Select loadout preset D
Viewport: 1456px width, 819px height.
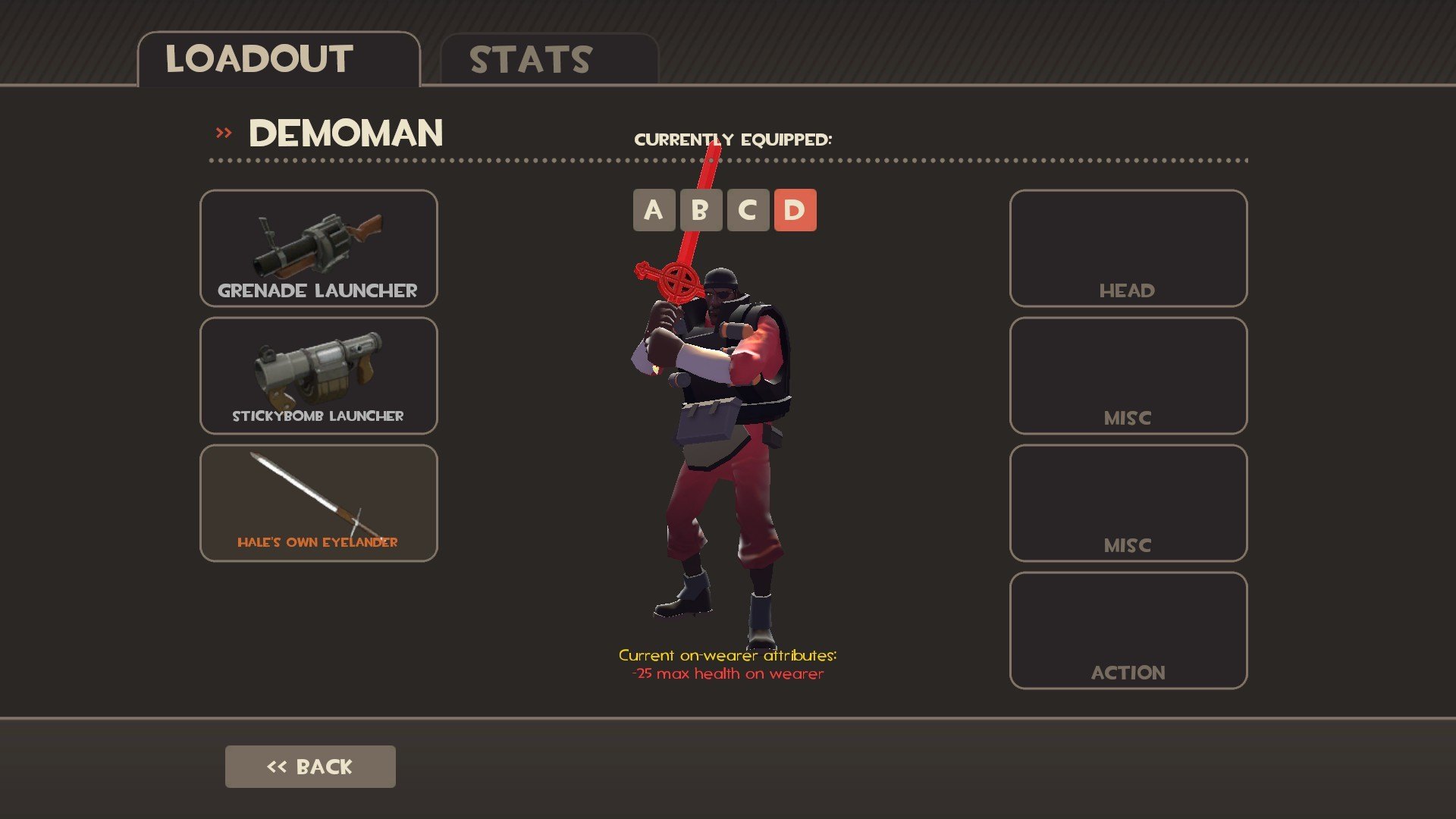point(795,210)
